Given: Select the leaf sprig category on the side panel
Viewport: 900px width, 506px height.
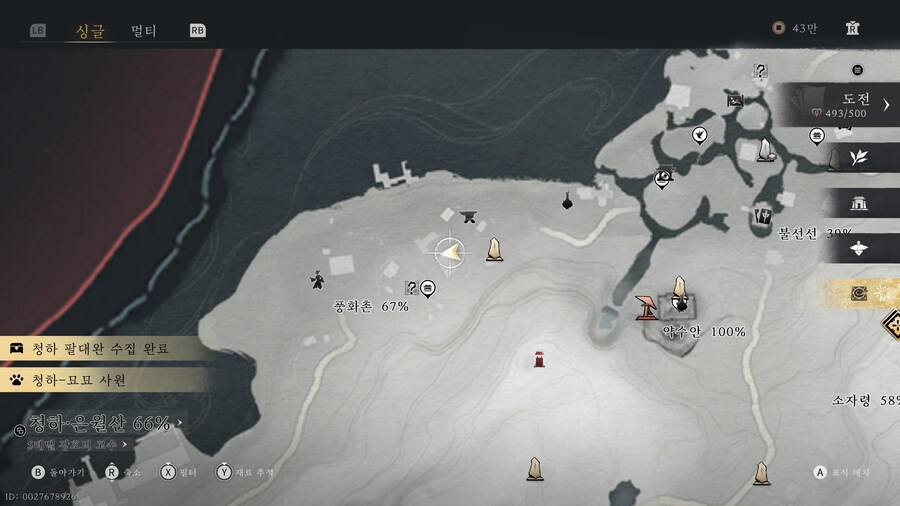Looking at the screenshot, I should (858, 157).
